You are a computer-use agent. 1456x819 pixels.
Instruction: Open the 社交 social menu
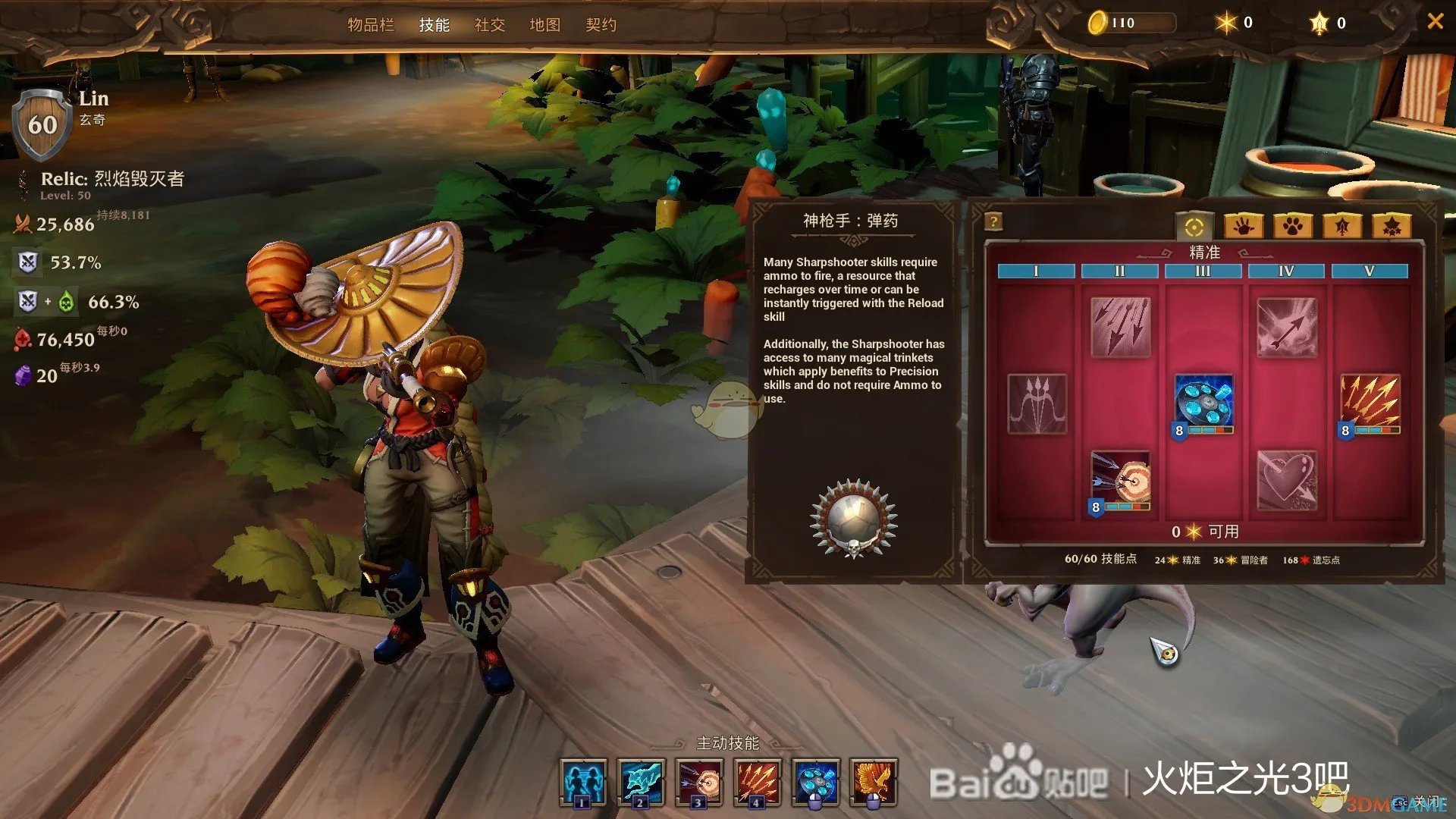[x=490, y=25]
